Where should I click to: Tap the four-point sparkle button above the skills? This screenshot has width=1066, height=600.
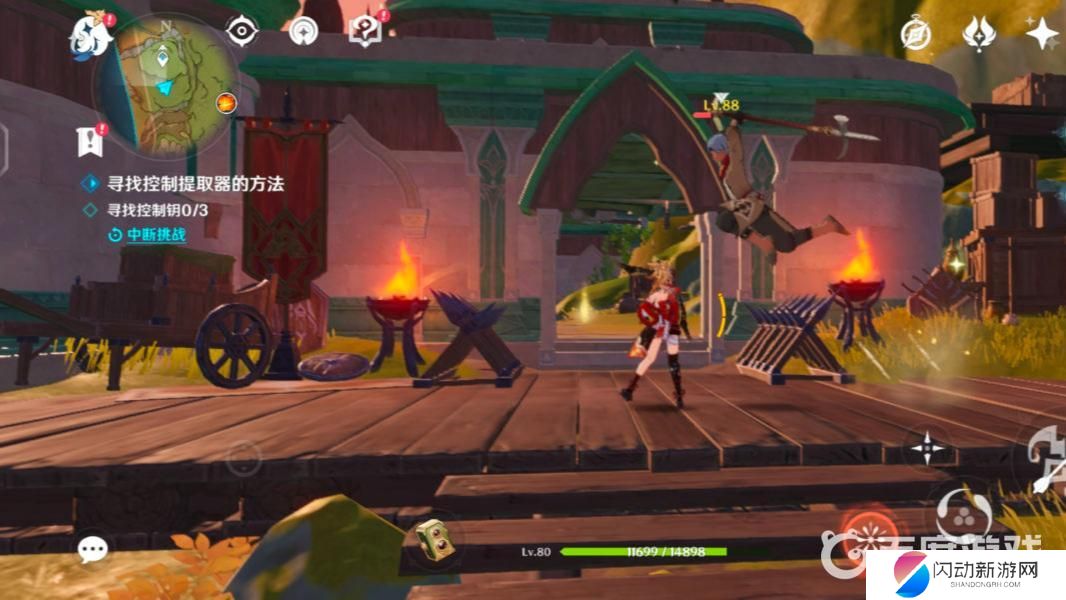(x=928, y=448)
